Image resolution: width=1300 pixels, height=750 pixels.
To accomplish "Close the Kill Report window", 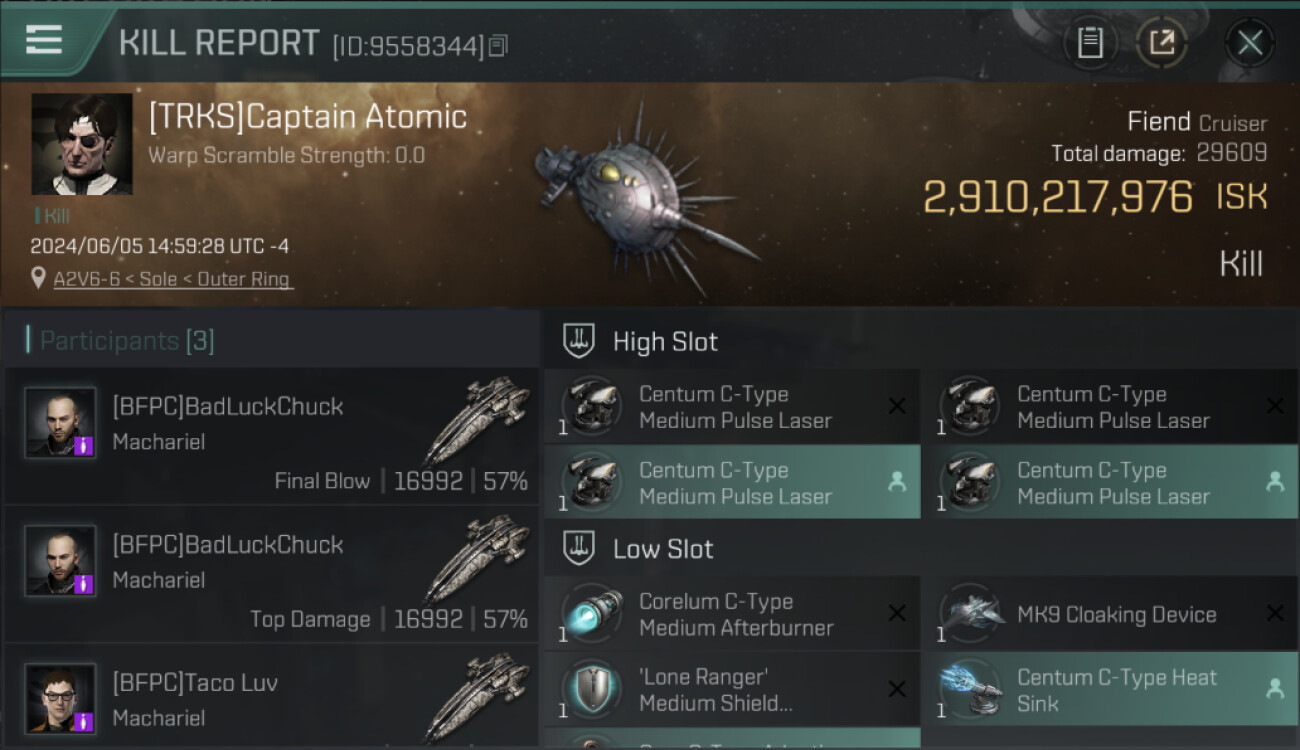I will [x=1249, y=43].
